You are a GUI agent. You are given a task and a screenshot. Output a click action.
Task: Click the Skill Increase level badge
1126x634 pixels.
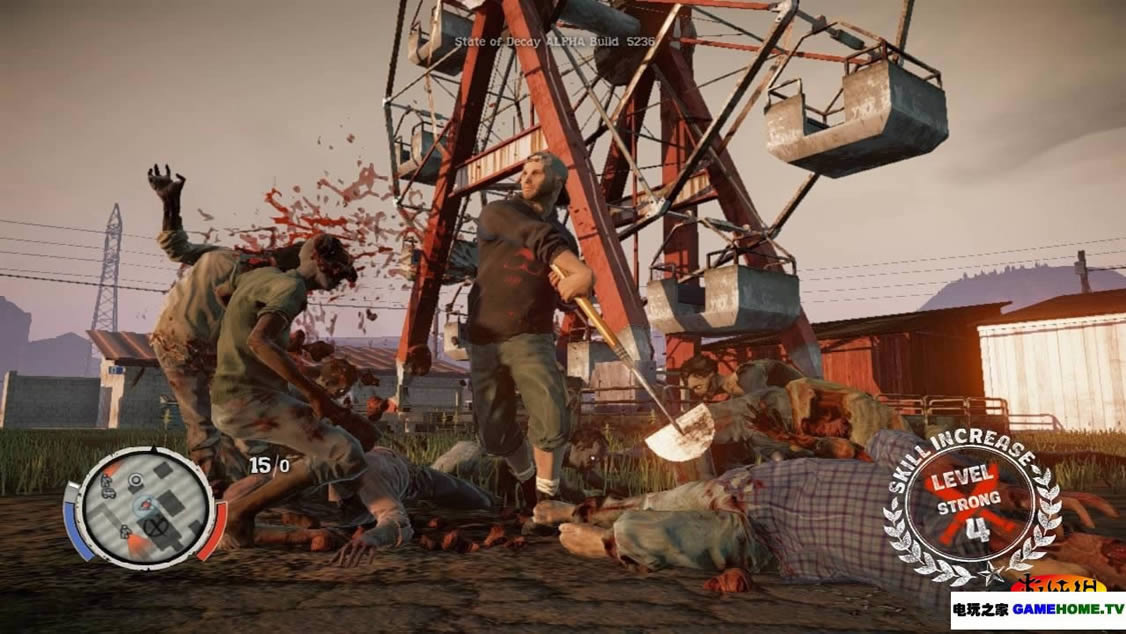(969, 500)
